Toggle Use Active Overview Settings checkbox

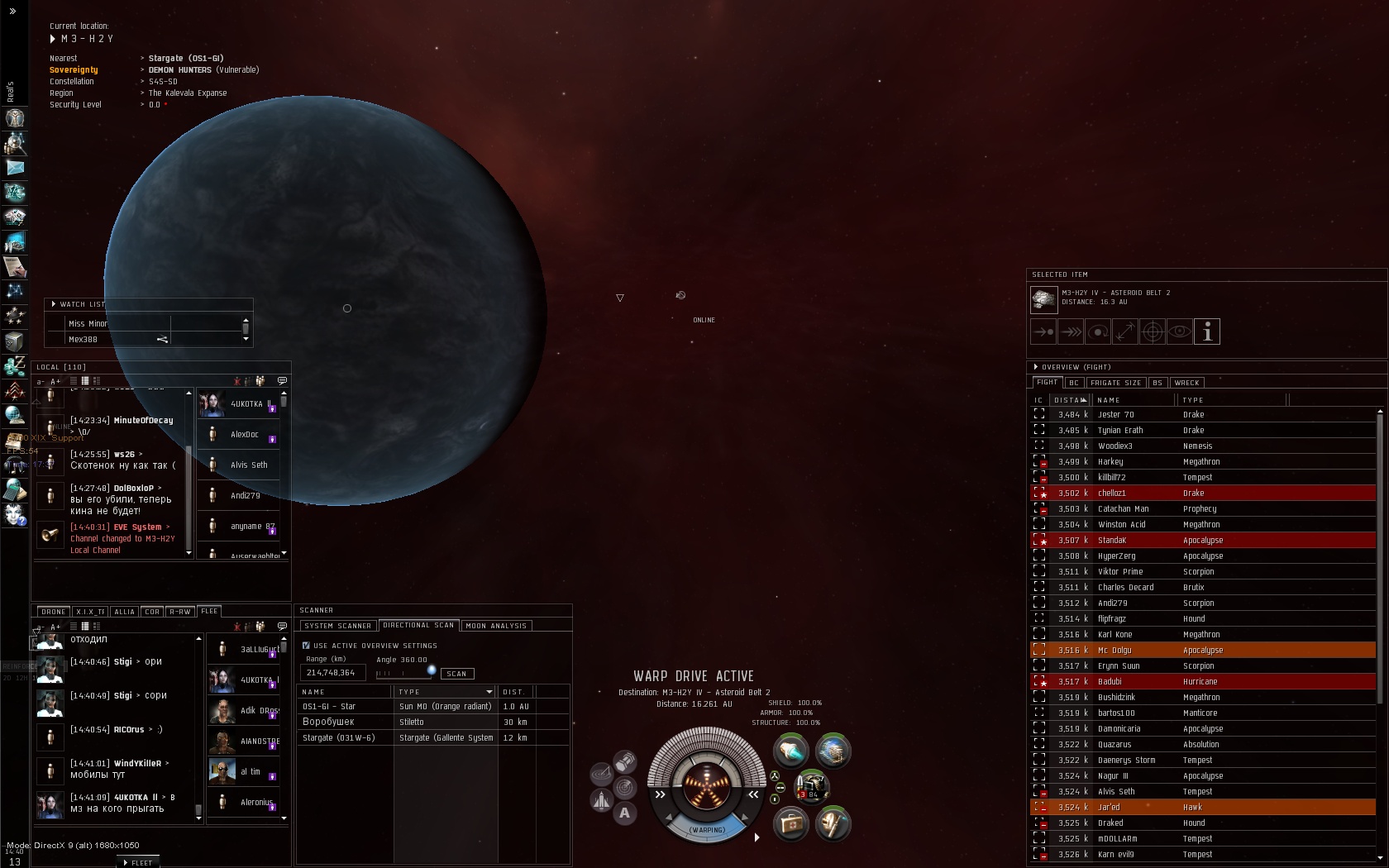306,646
